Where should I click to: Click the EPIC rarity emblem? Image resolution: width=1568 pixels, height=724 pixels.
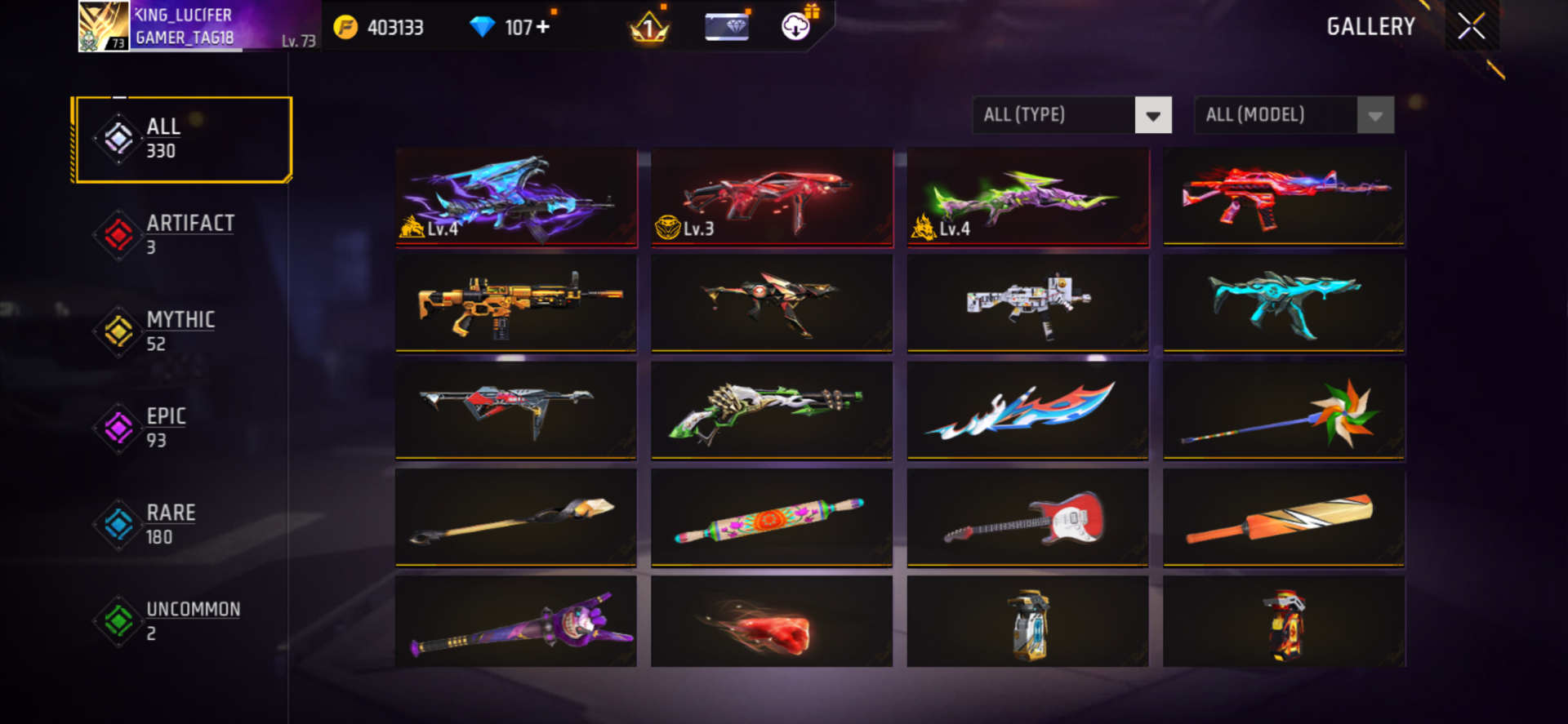[x=118, y=428]
